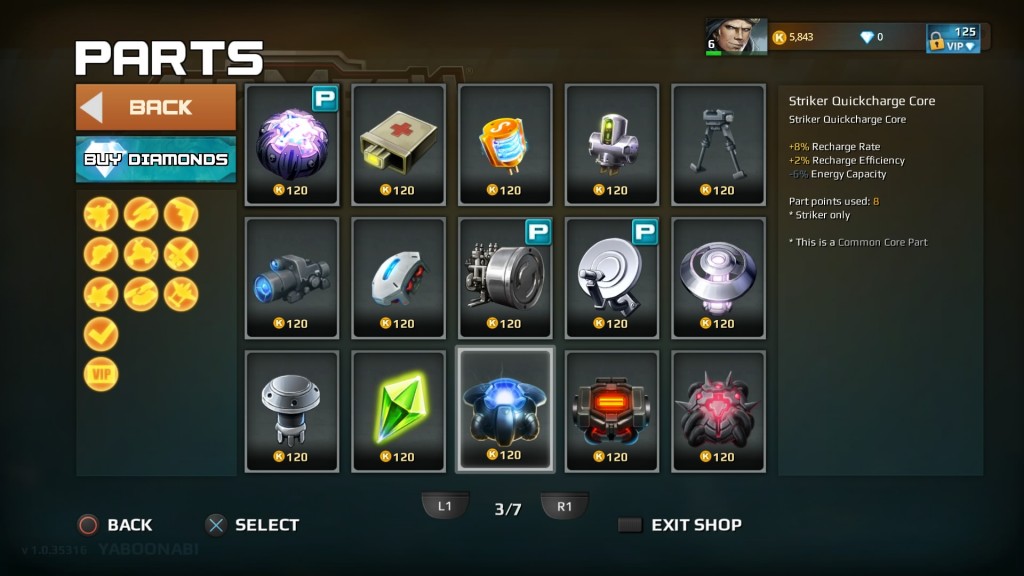Choose the blue-lens scope part

(x=291, y=277)
